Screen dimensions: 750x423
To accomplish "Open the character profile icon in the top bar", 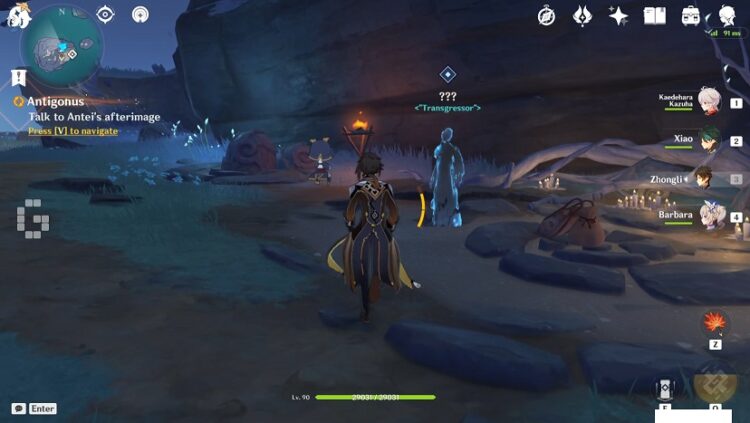I will pos(727,15).
